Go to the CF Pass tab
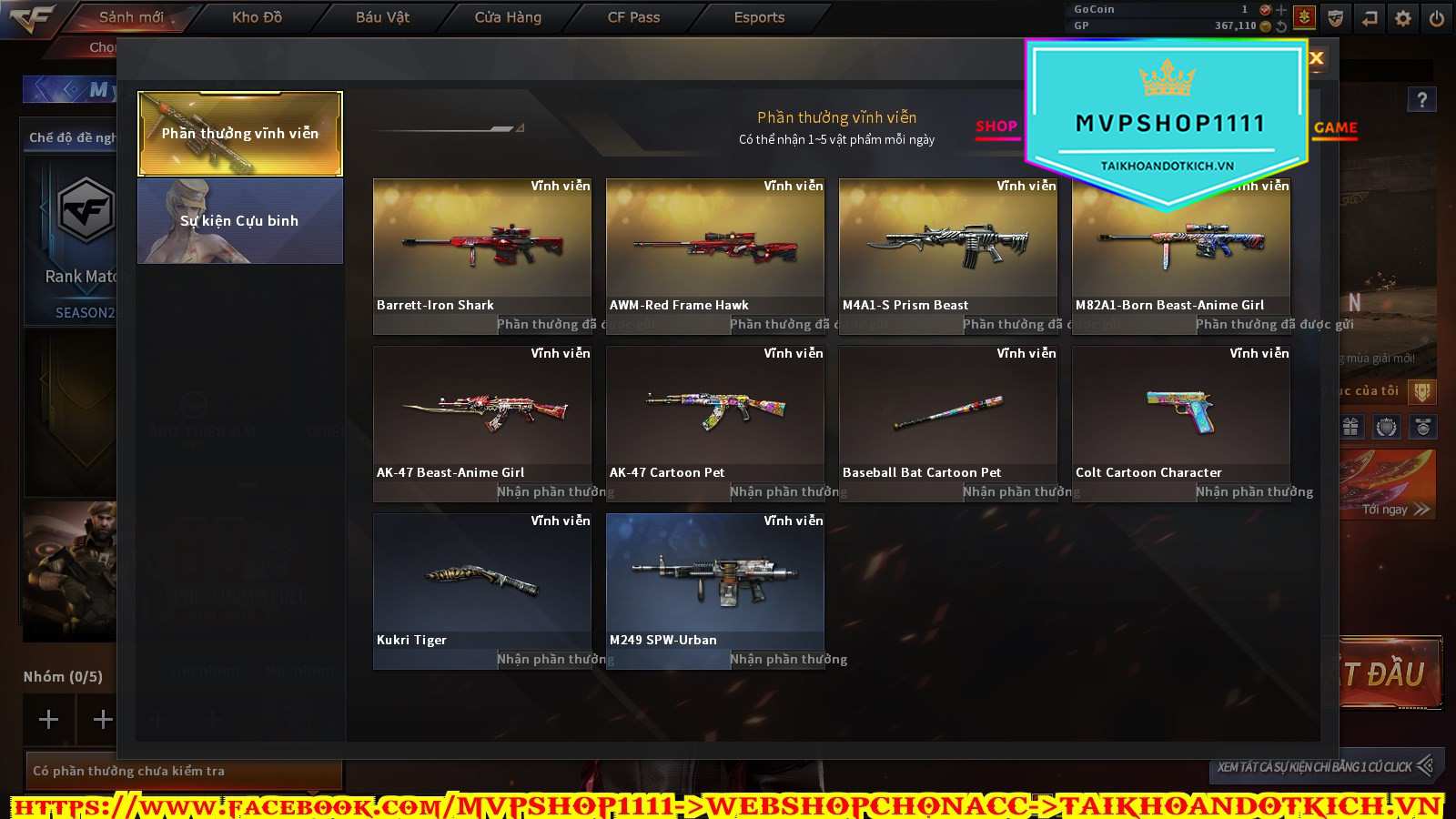Screen dimensions: 1456x819 tap(633, 17)
